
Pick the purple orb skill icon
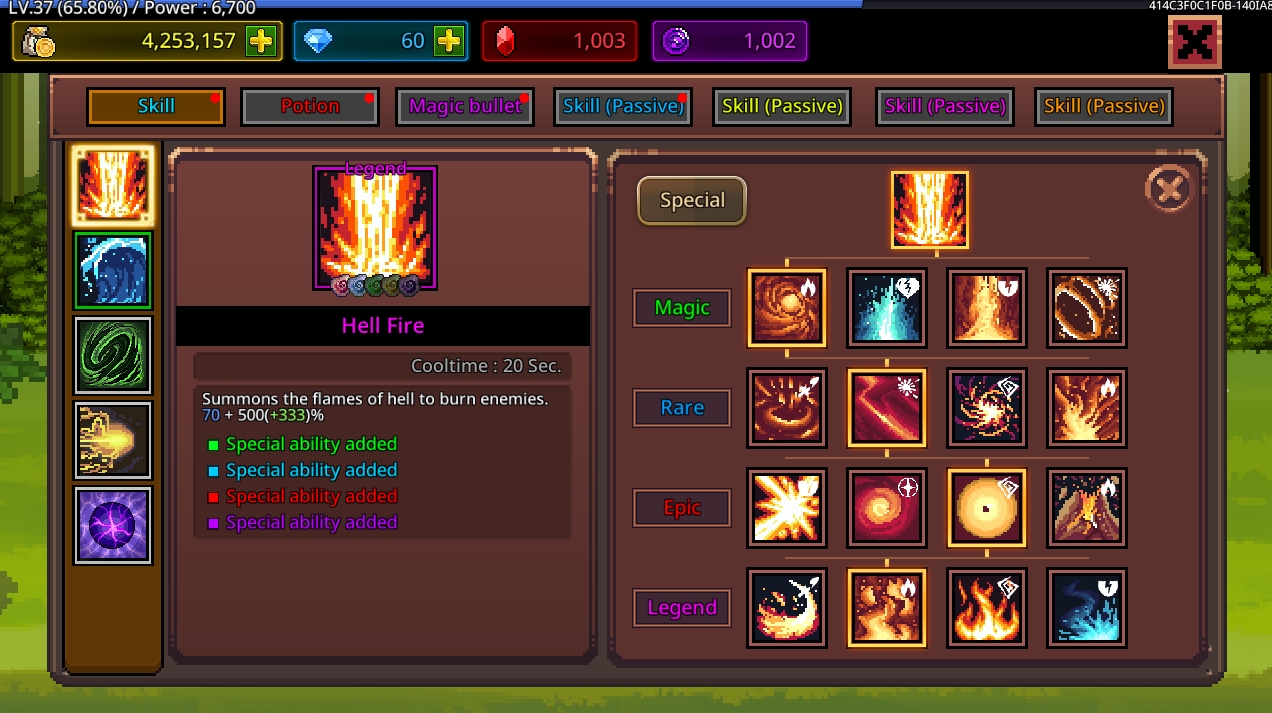(112, 525)
